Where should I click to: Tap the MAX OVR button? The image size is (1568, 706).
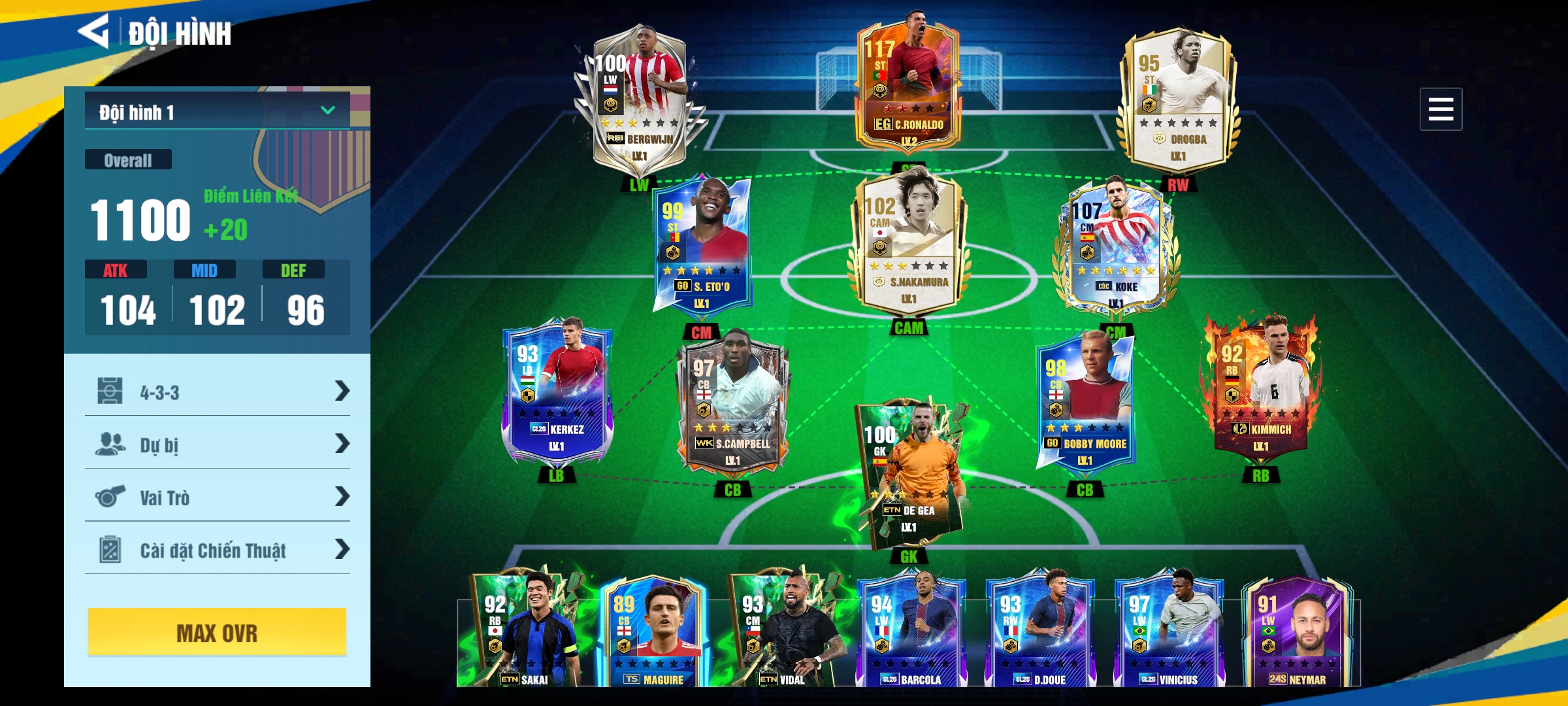point(217,632)
